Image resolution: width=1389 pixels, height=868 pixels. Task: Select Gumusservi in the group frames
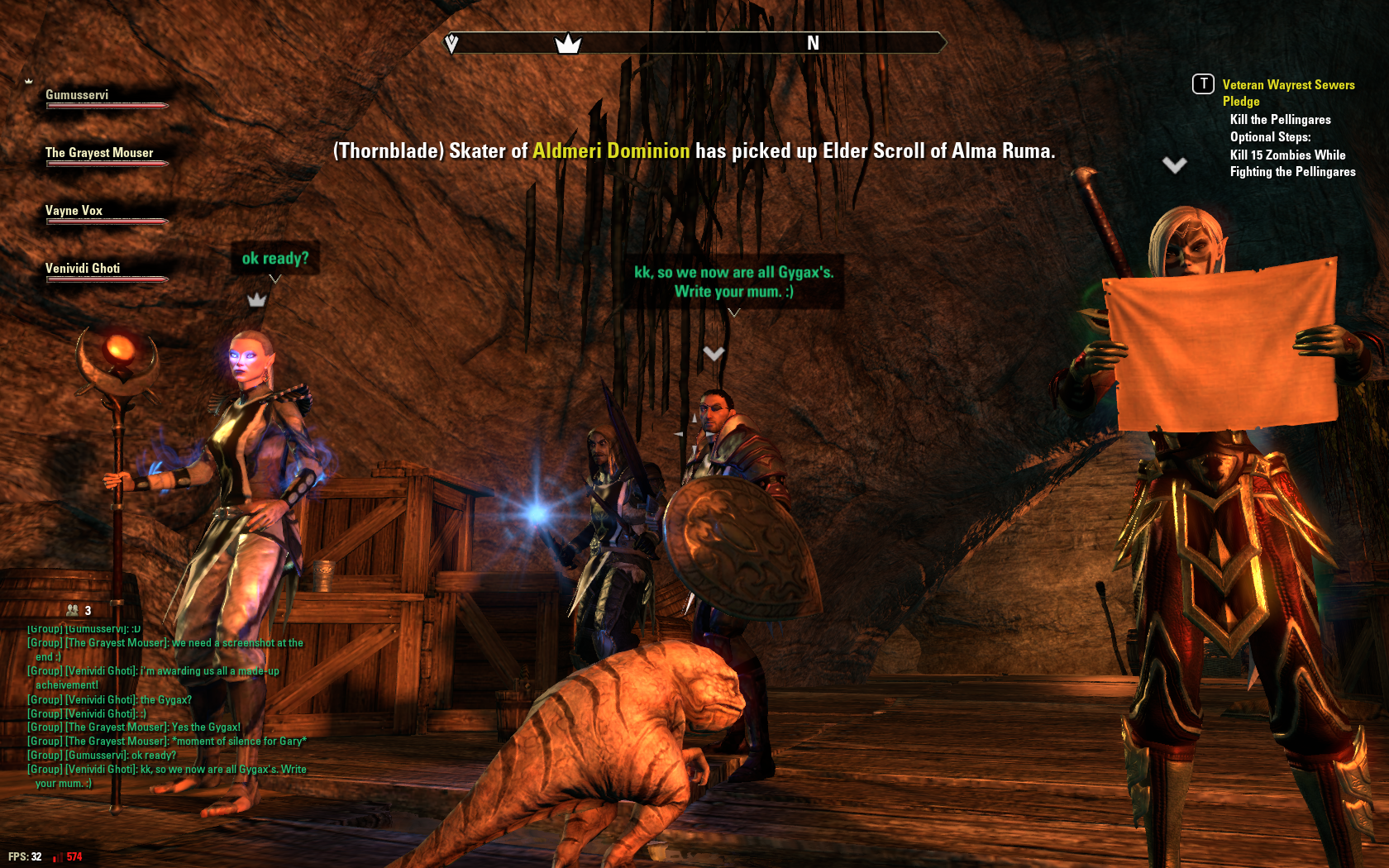tap(77, 96)
